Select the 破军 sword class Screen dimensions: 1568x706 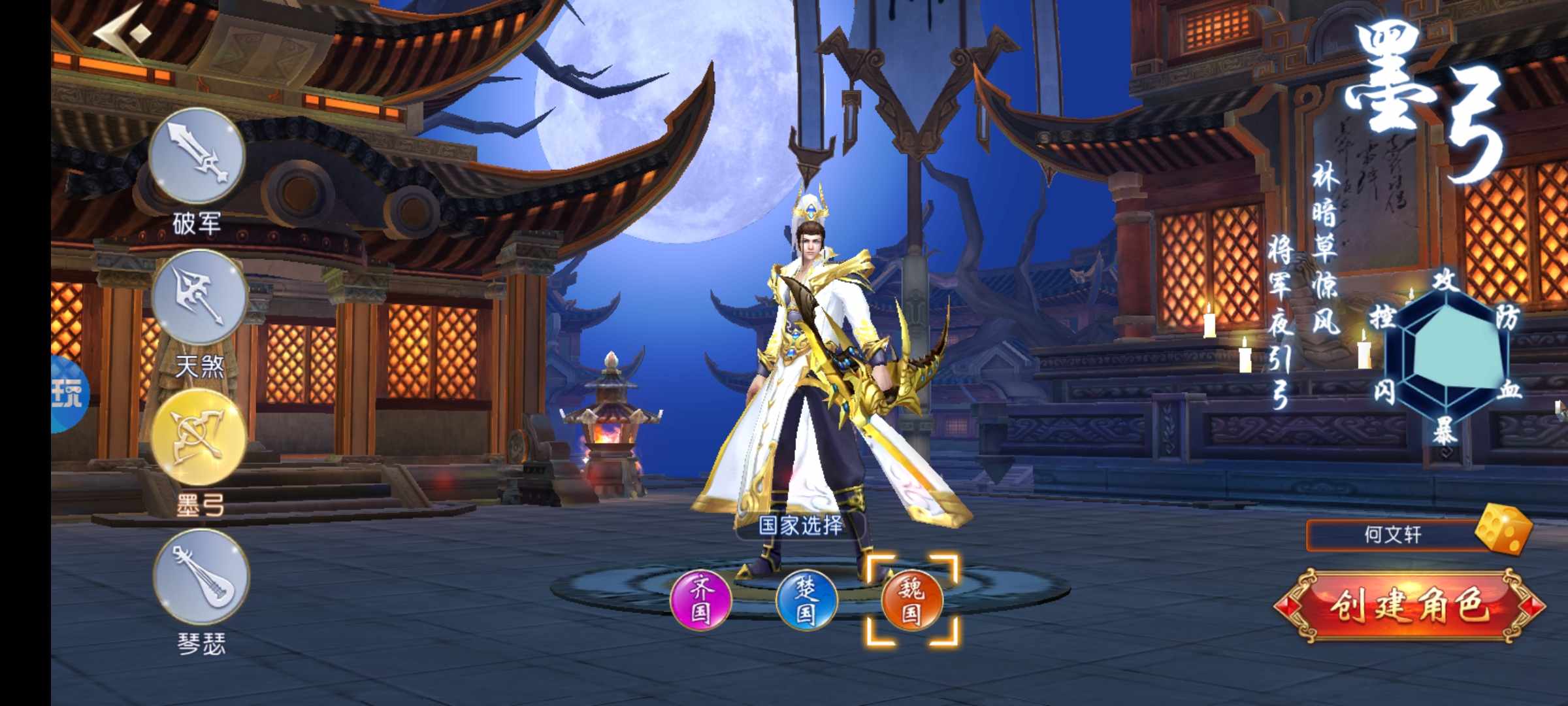coord(197,157)
